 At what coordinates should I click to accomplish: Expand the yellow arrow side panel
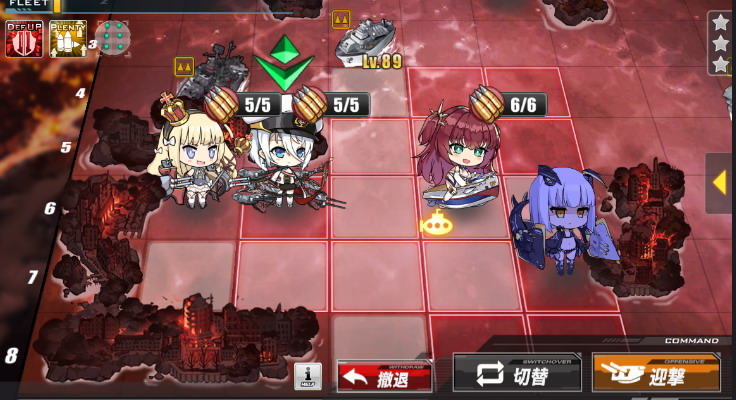(x=719, y=183)
